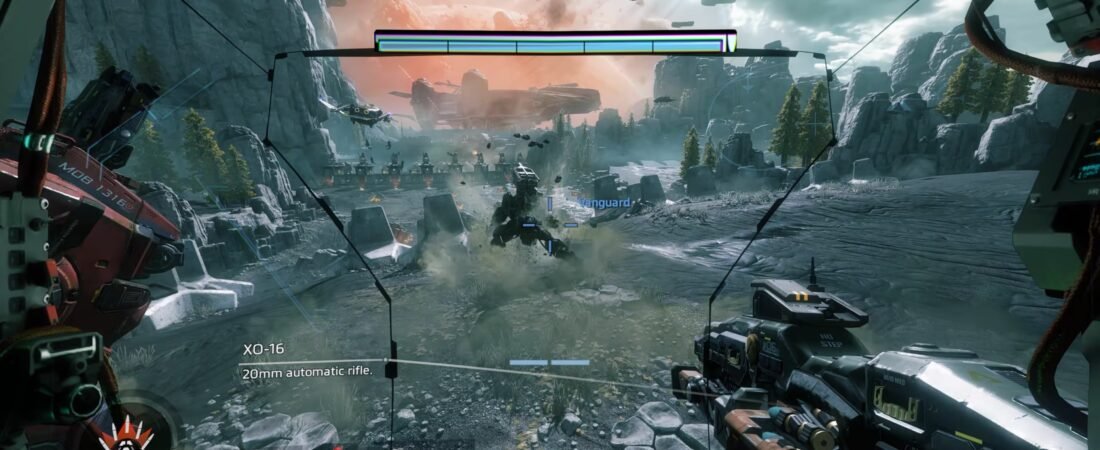Select the XO-16 weapon callout label
The width and height of the screenshot is (1100, 450).
[263, 349]
